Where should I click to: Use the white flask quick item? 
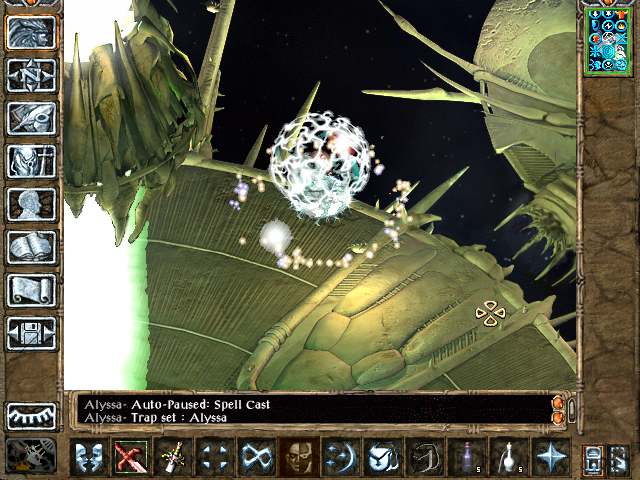tap(509, 457)
